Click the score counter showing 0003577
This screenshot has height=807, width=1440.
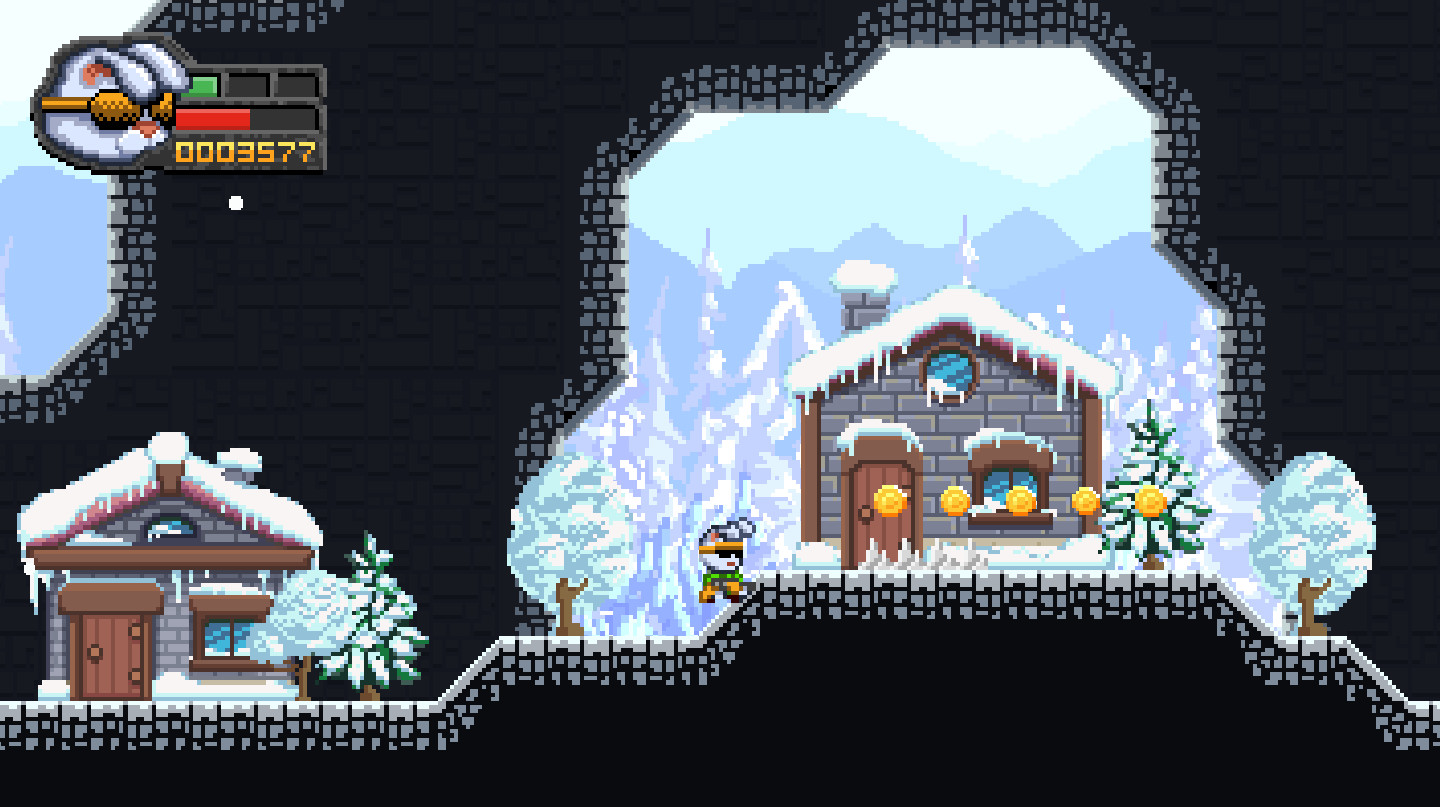243,150
